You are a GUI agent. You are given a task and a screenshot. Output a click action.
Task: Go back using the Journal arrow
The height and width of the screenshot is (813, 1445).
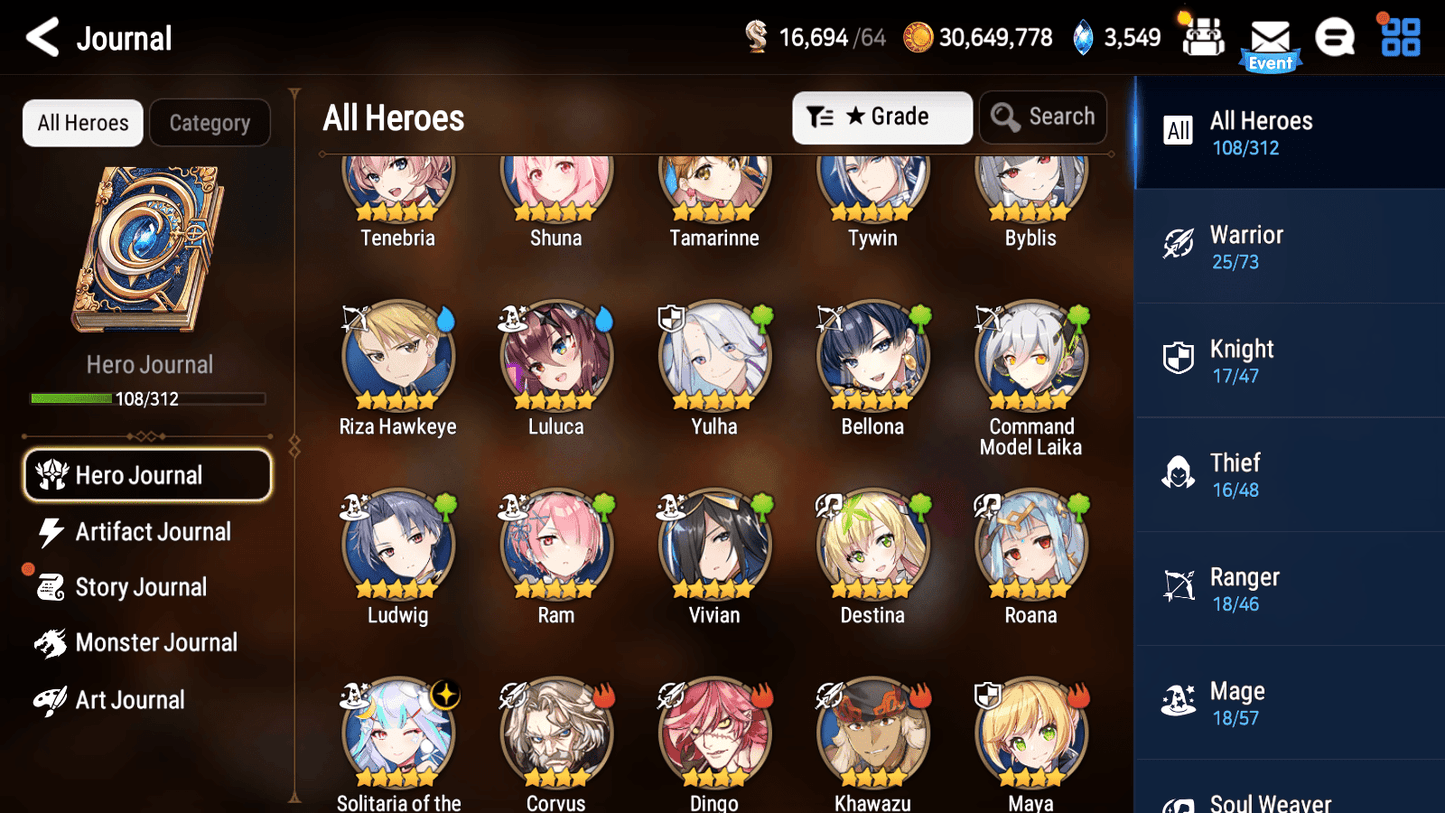tap(42, 37)
